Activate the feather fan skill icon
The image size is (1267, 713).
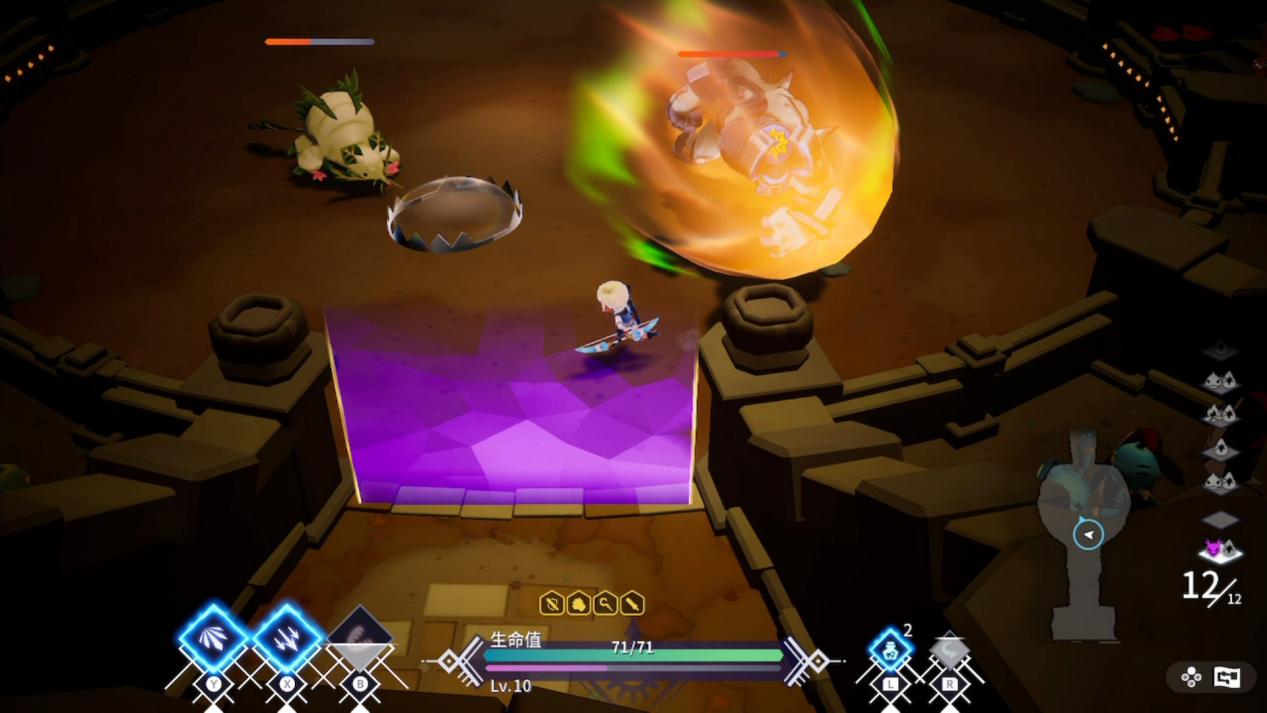[x=213, y=637]
